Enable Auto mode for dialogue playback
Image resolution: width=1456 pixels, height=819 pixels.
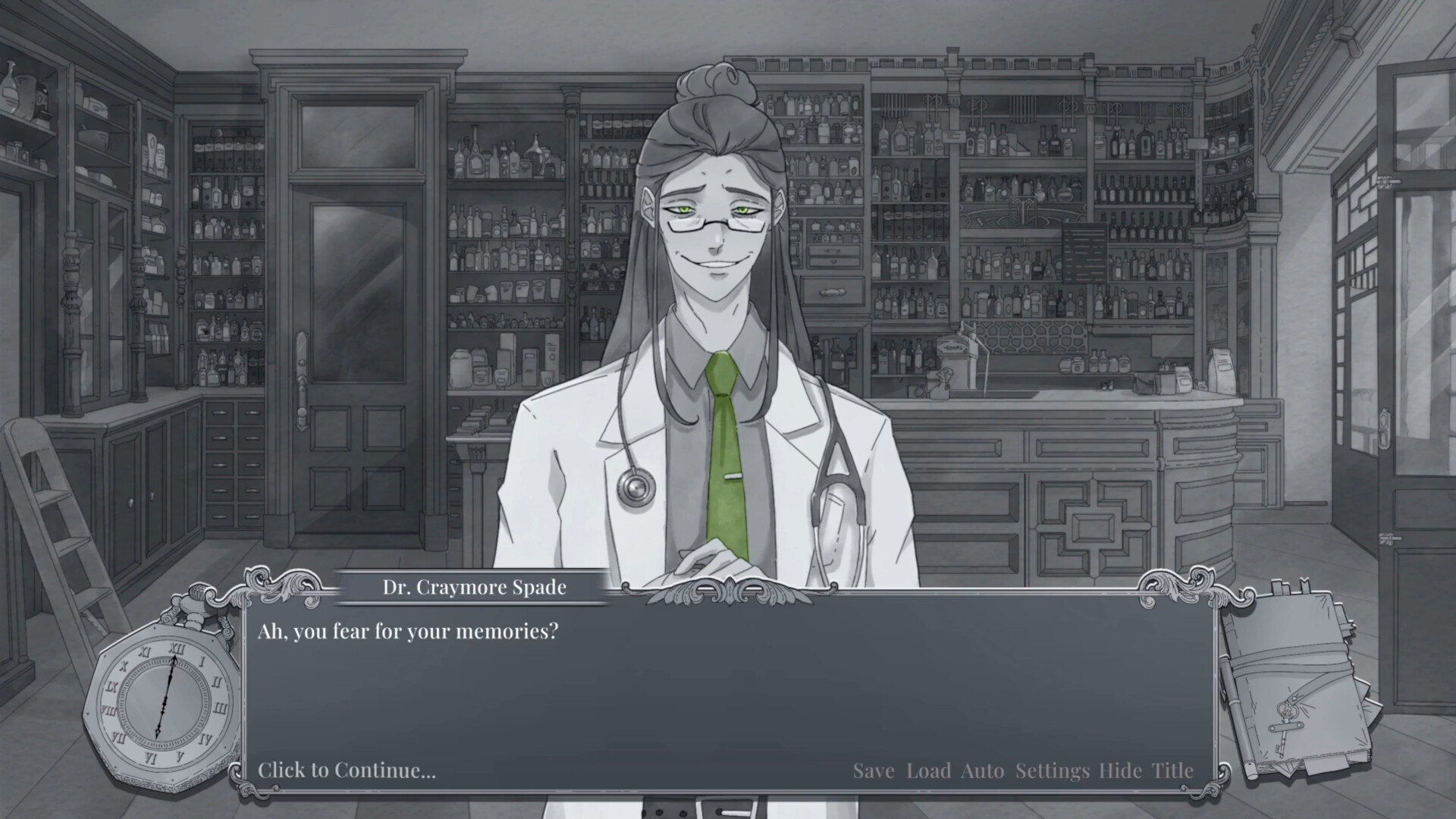click(x=983, y=770)
